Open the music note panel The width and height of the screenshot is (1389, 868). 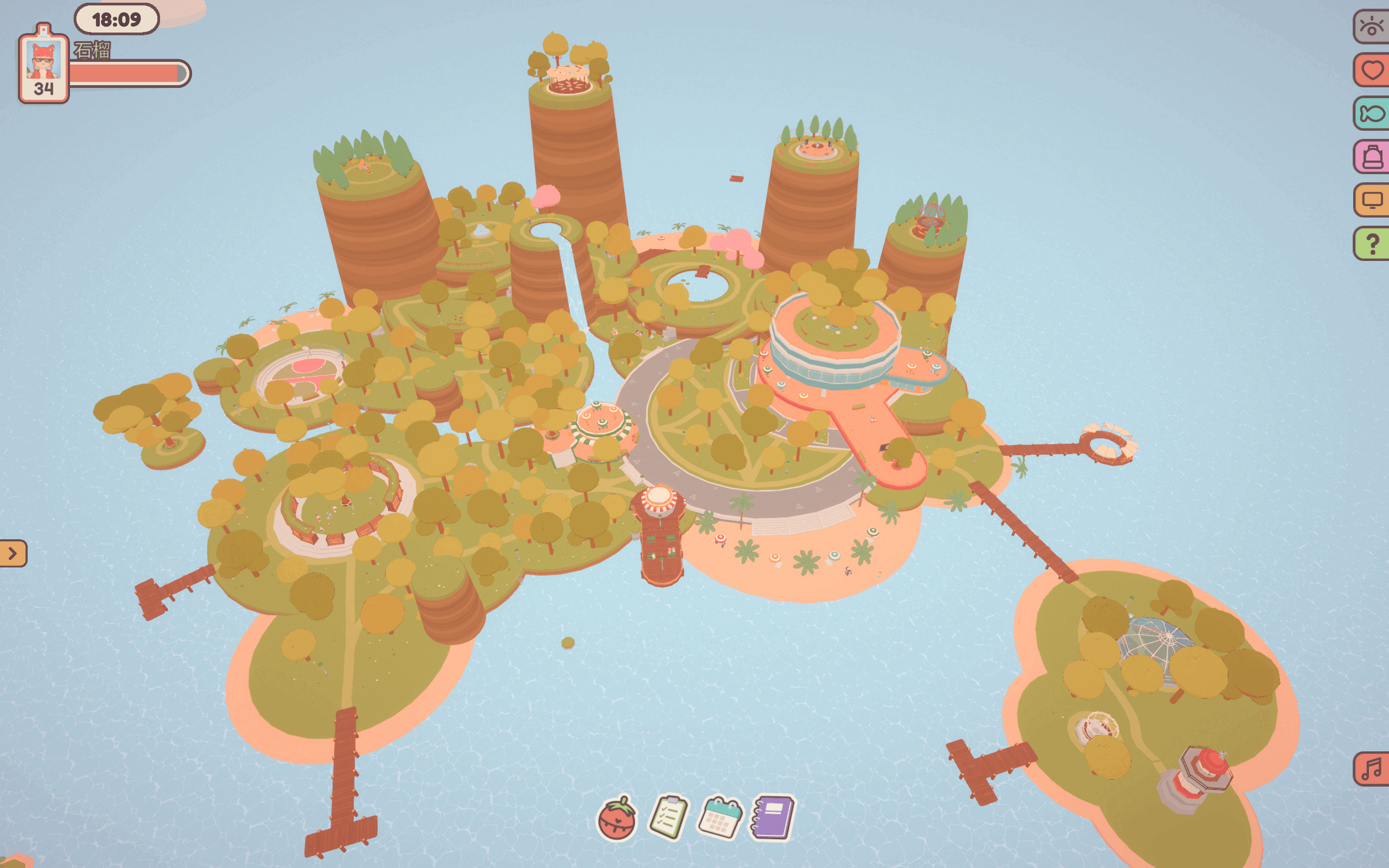pos(1372,769)
